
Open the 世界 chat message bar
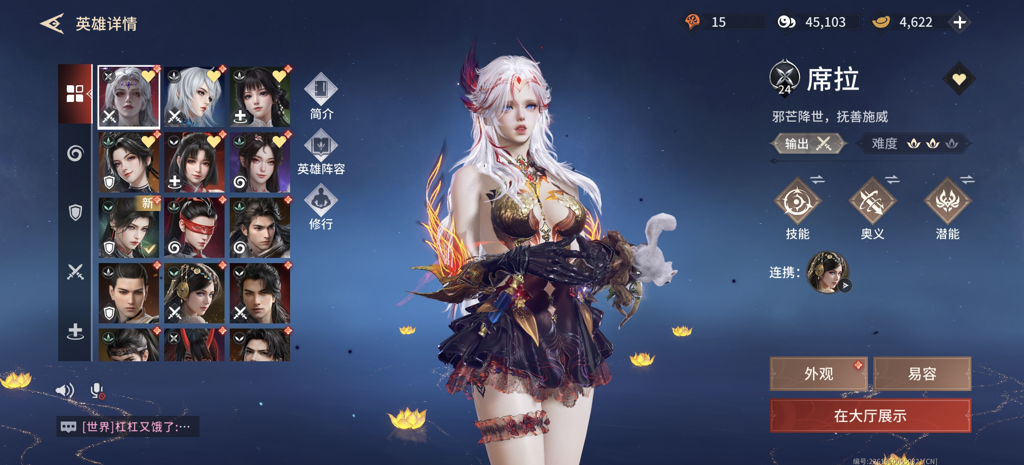pos(127,427)
